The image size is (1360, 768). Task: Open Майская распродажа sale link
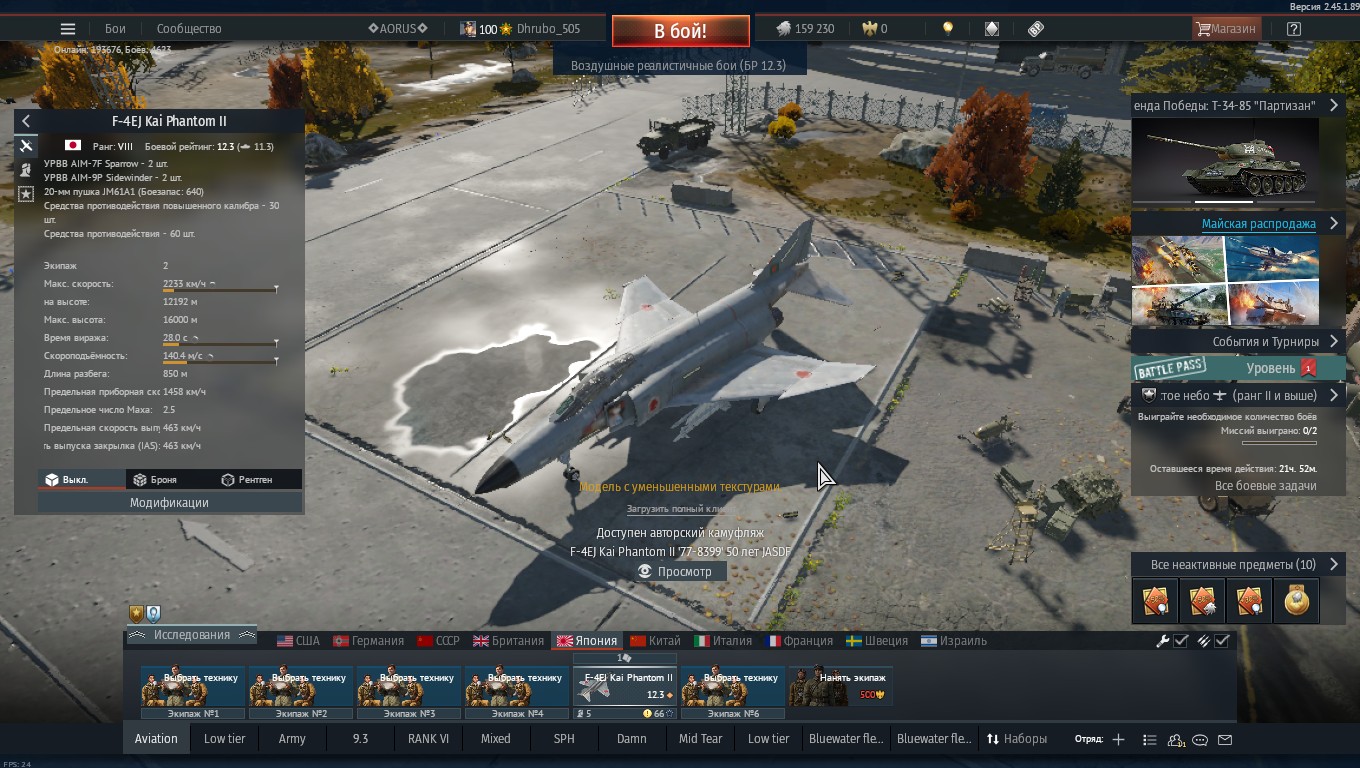[1258, 224]
